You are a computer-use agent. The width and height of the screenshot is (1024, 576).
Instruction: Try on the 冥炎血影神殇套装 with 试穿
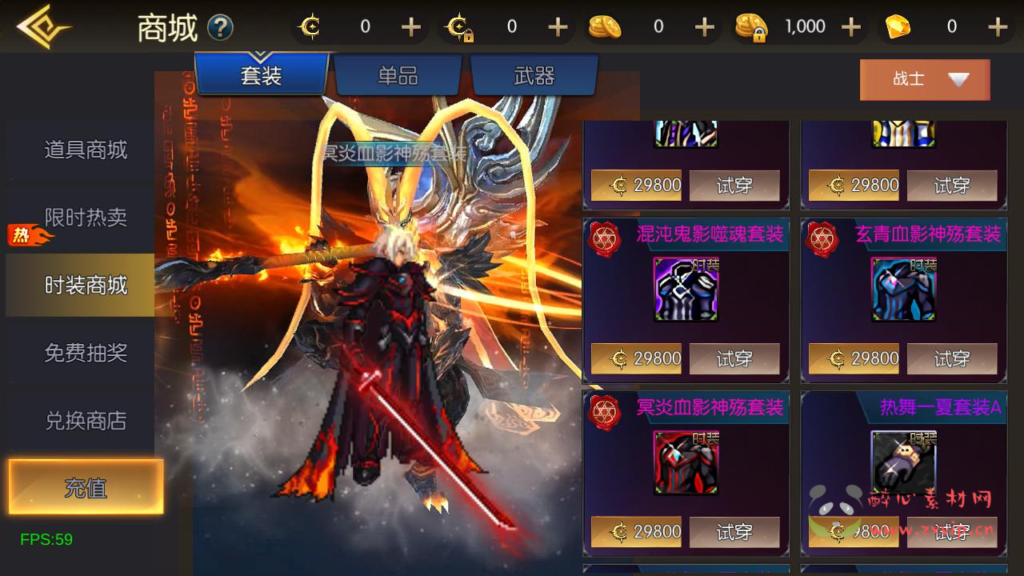(x=734, y=532)
